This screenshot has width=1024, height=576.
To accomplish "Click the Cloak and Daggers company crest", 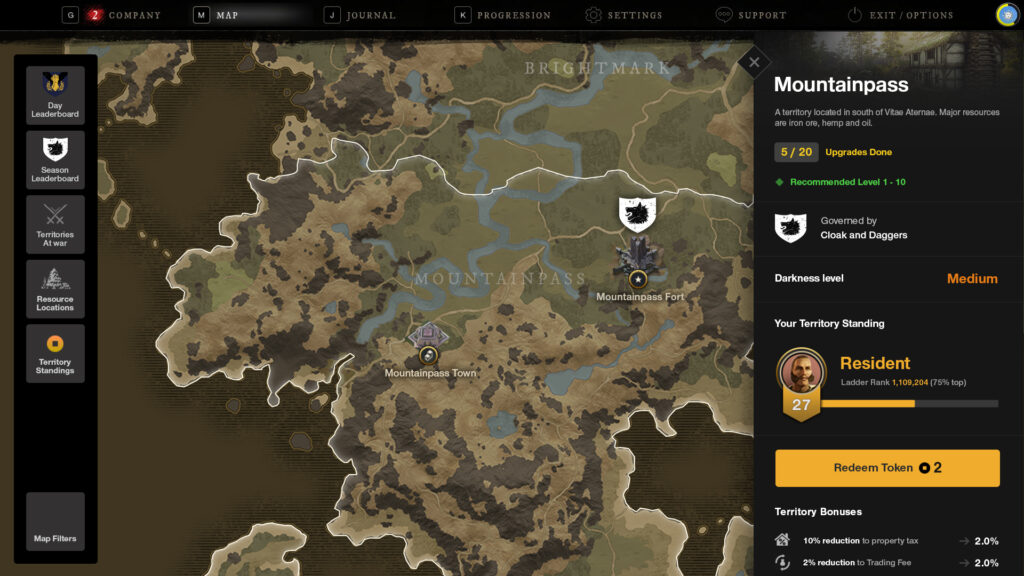I will (790, 228).
